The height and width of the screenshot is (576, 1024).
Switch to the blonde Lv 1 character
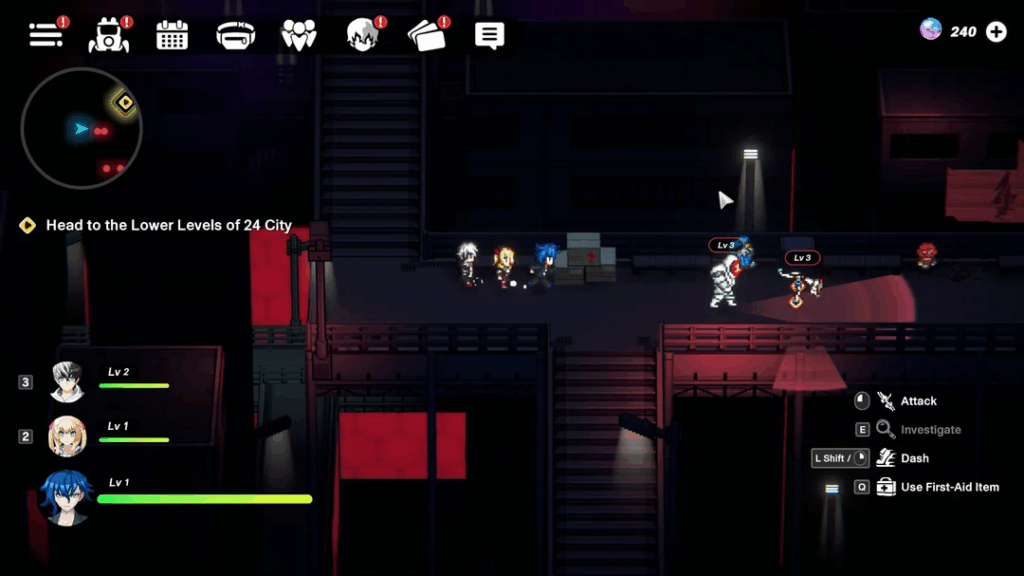click(68, 436)
